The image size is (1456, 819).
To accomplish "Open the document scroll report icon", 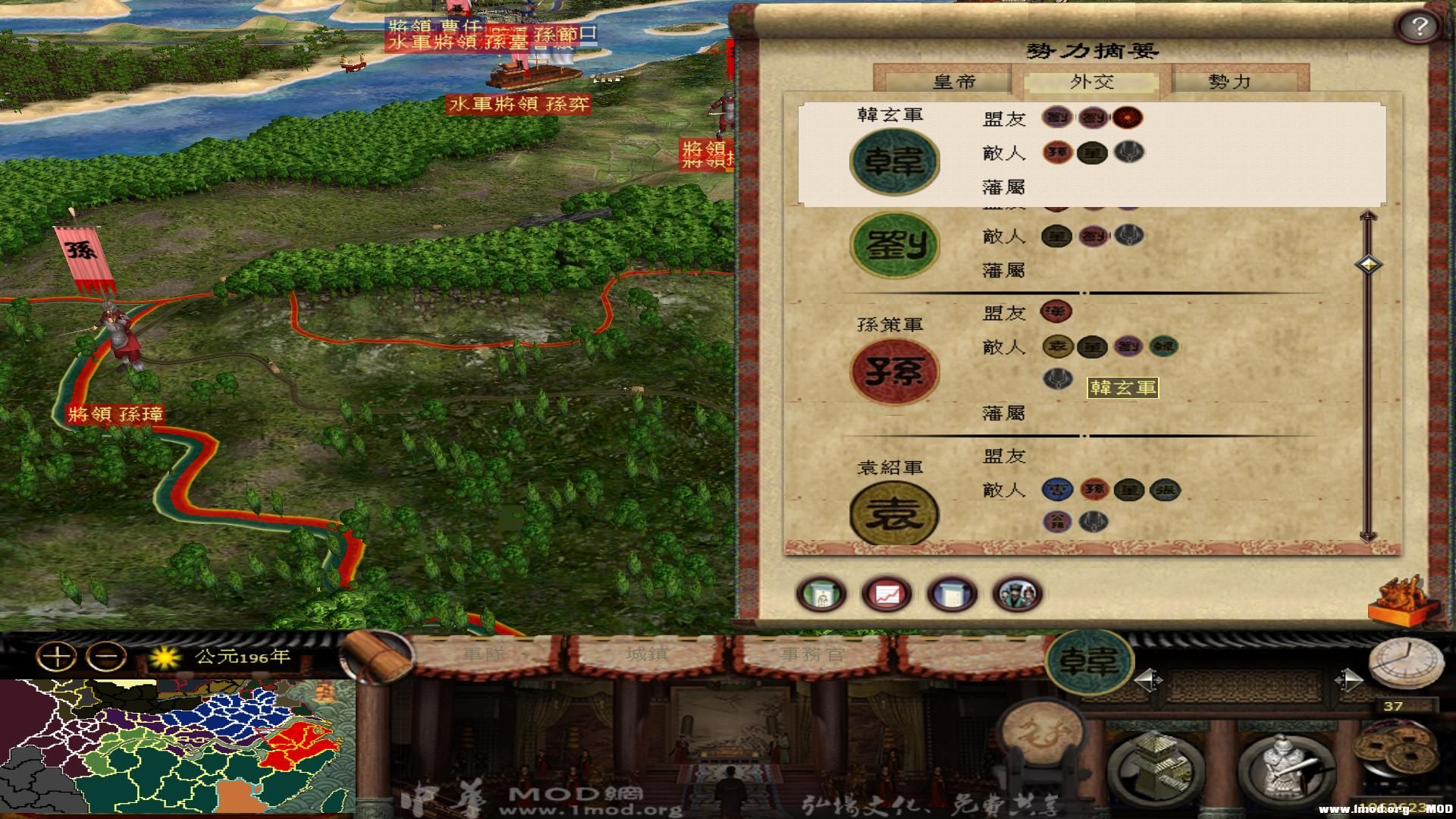I will (x=952, y=595).
